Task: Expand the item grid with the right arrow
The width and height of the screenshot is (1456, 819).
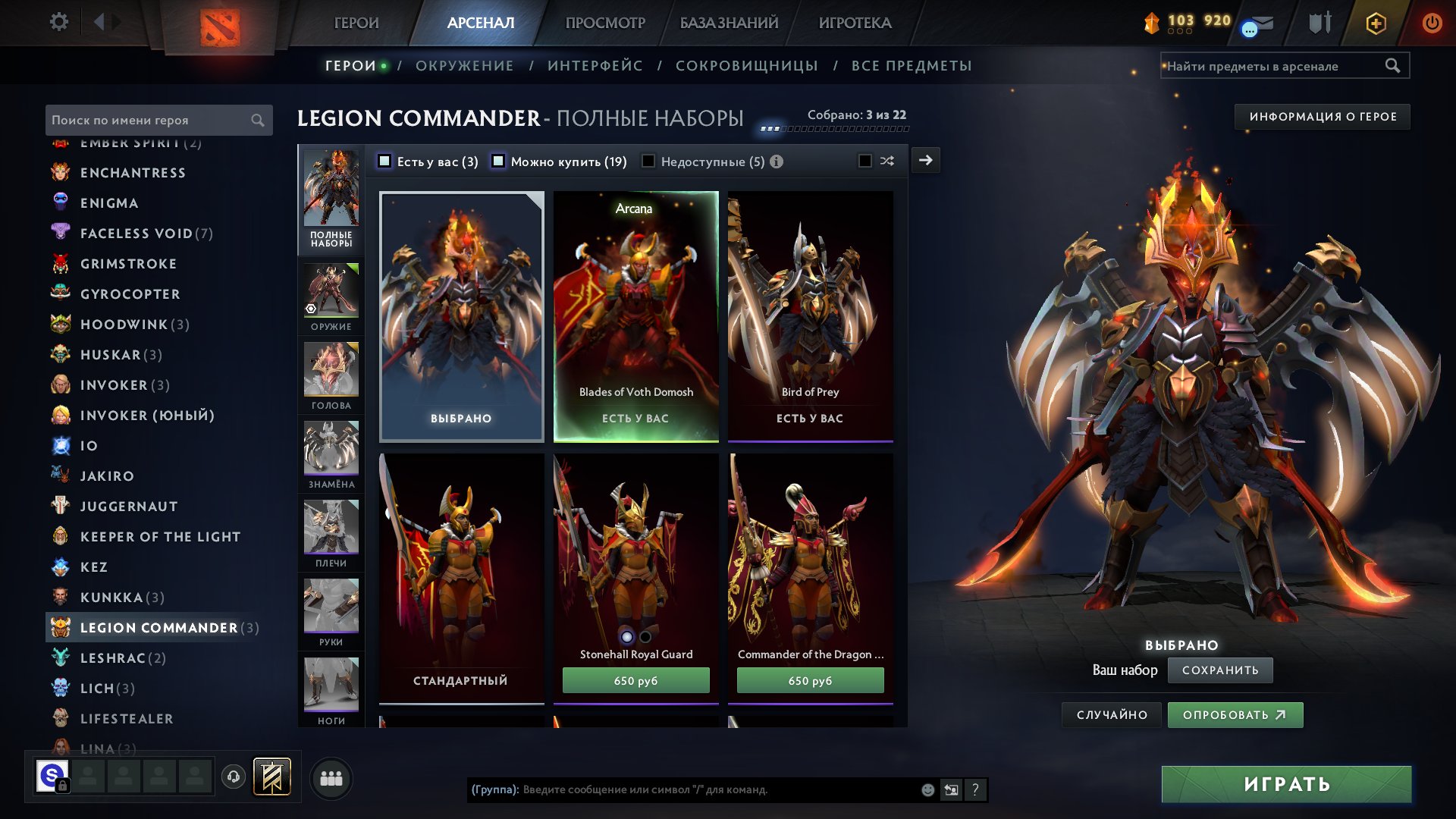Action: click(x=926, y=161)
